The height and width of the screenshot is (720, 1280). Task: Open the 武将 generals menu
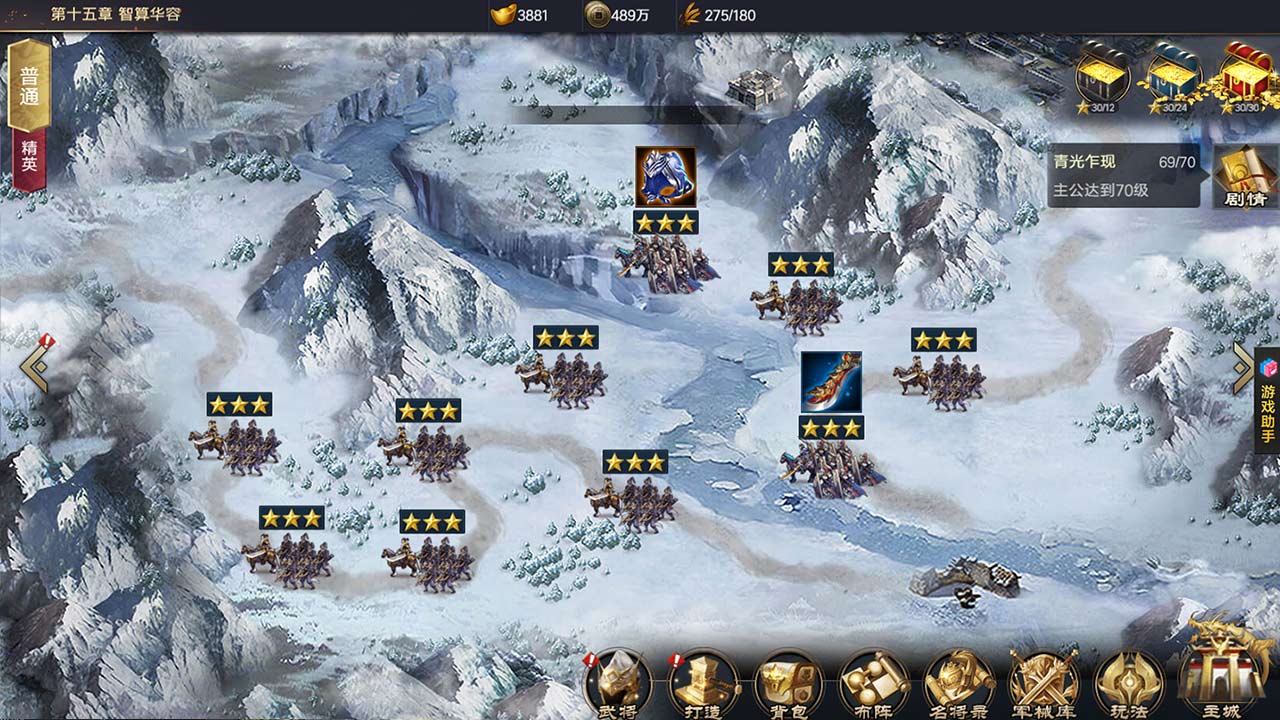[618, 684]
